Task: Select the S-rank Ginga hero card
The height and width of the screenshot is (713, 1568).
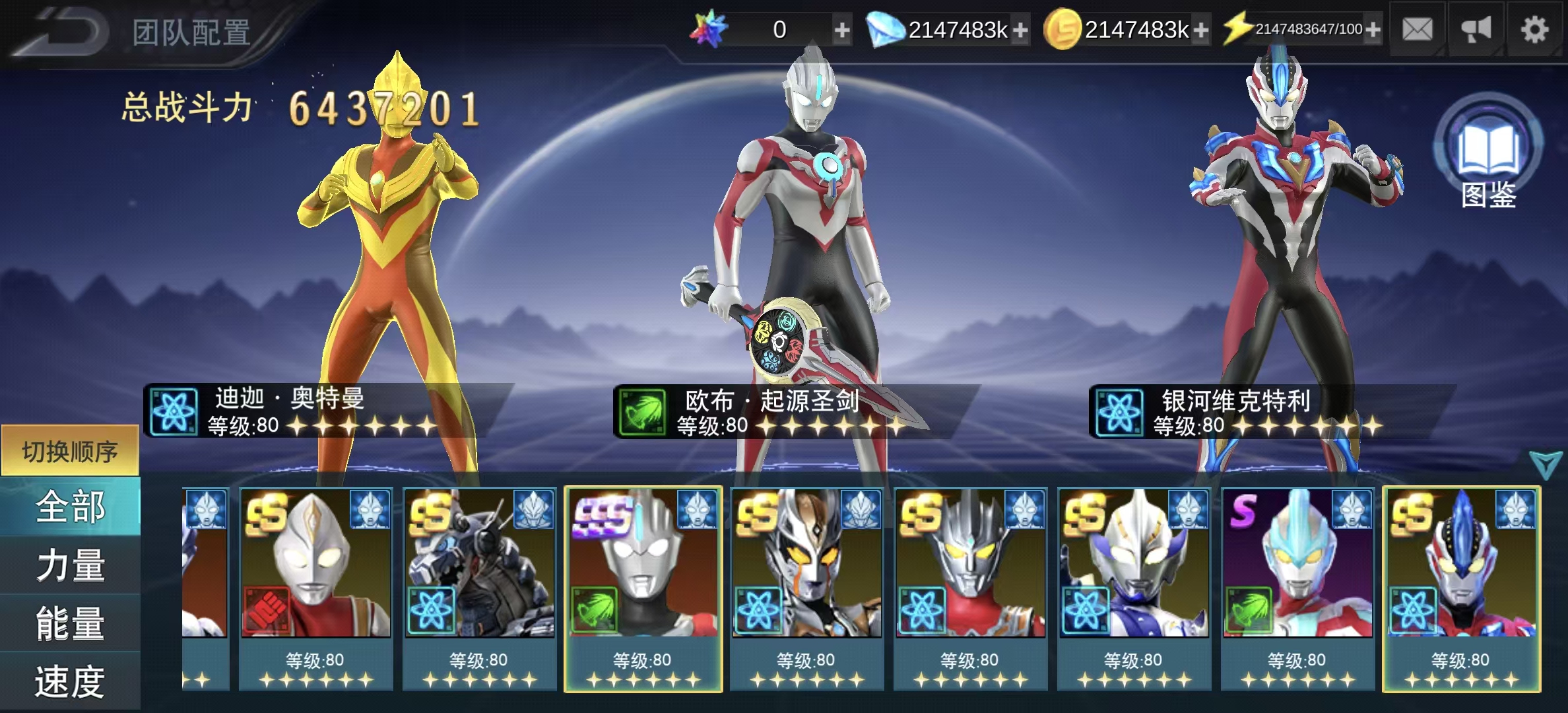Action: tap(1297, 588)
